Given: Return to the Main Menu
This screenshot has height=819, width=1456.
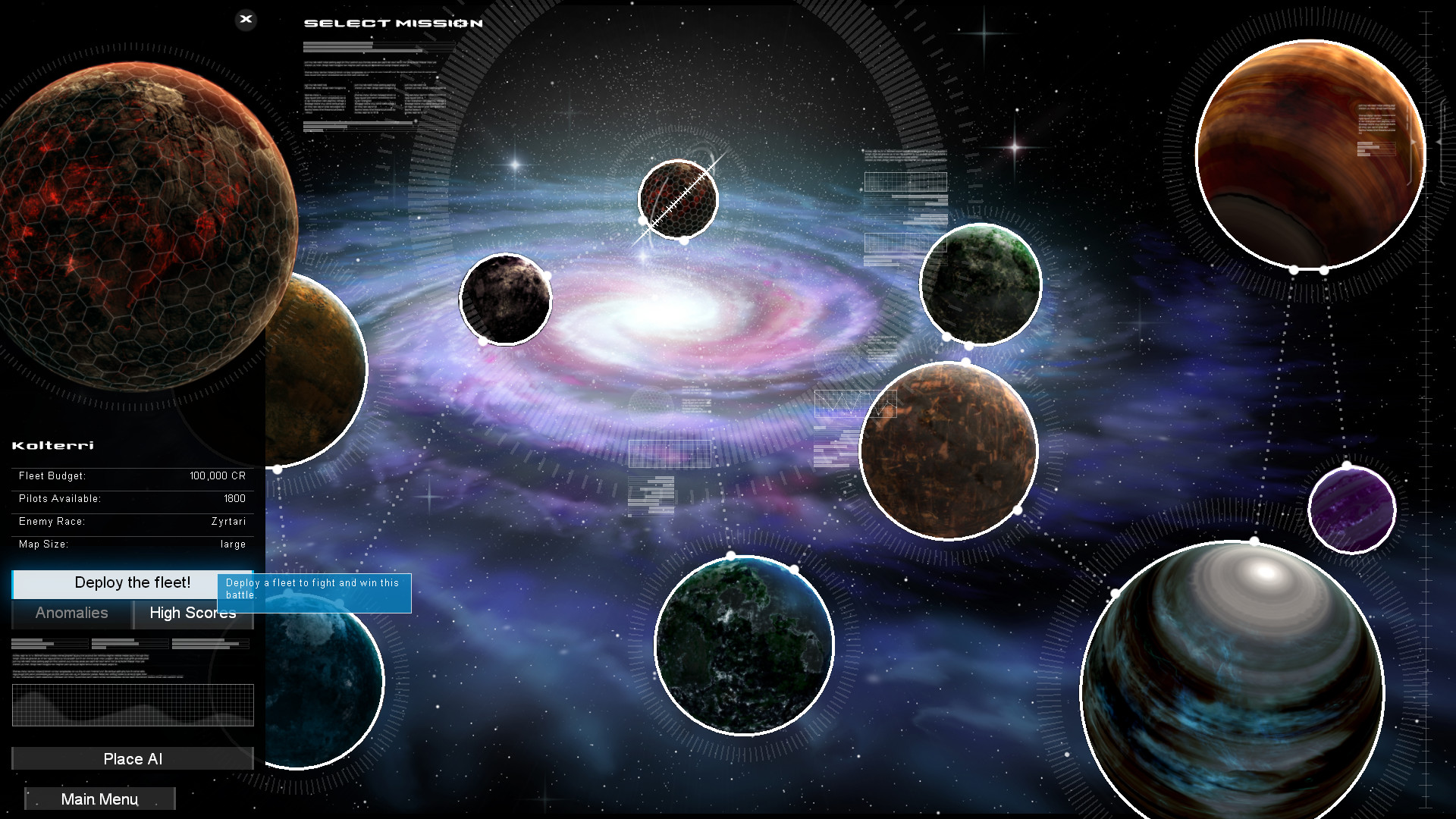Looking at the screenshot, I should point(99,799).
